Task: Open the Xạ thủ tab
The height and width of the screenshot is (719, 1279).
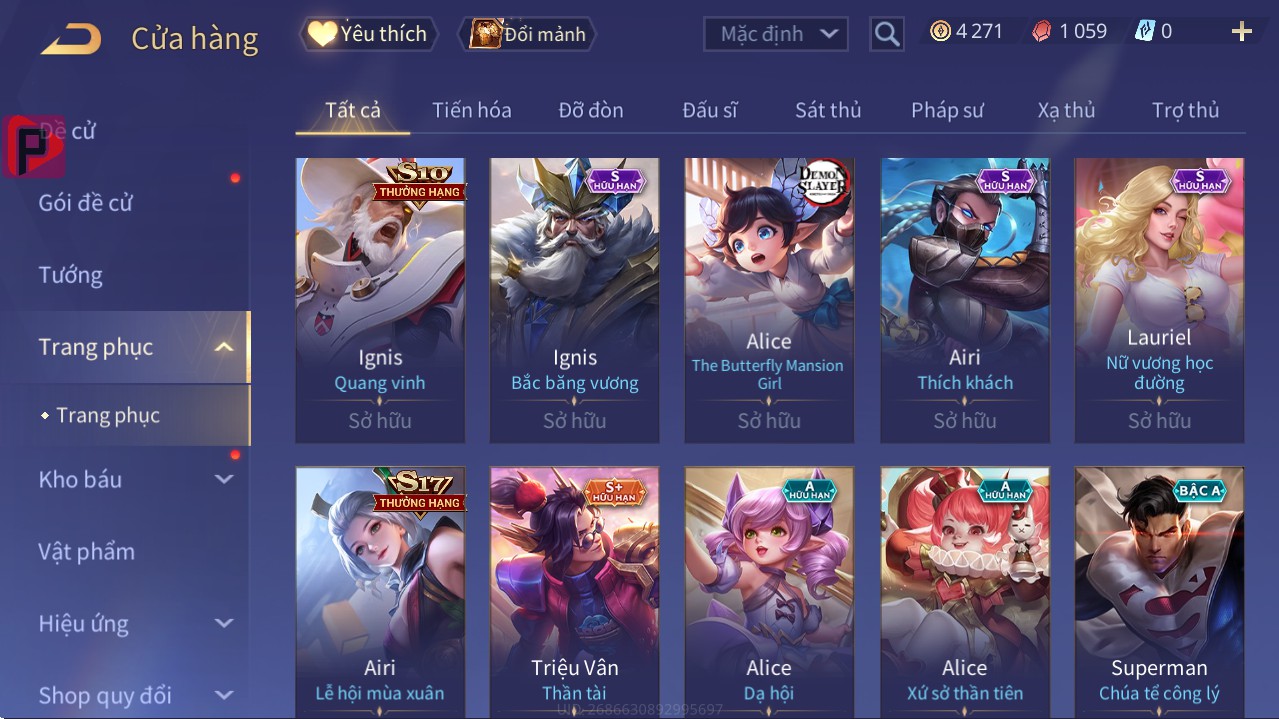Action: coord(1066,110)
